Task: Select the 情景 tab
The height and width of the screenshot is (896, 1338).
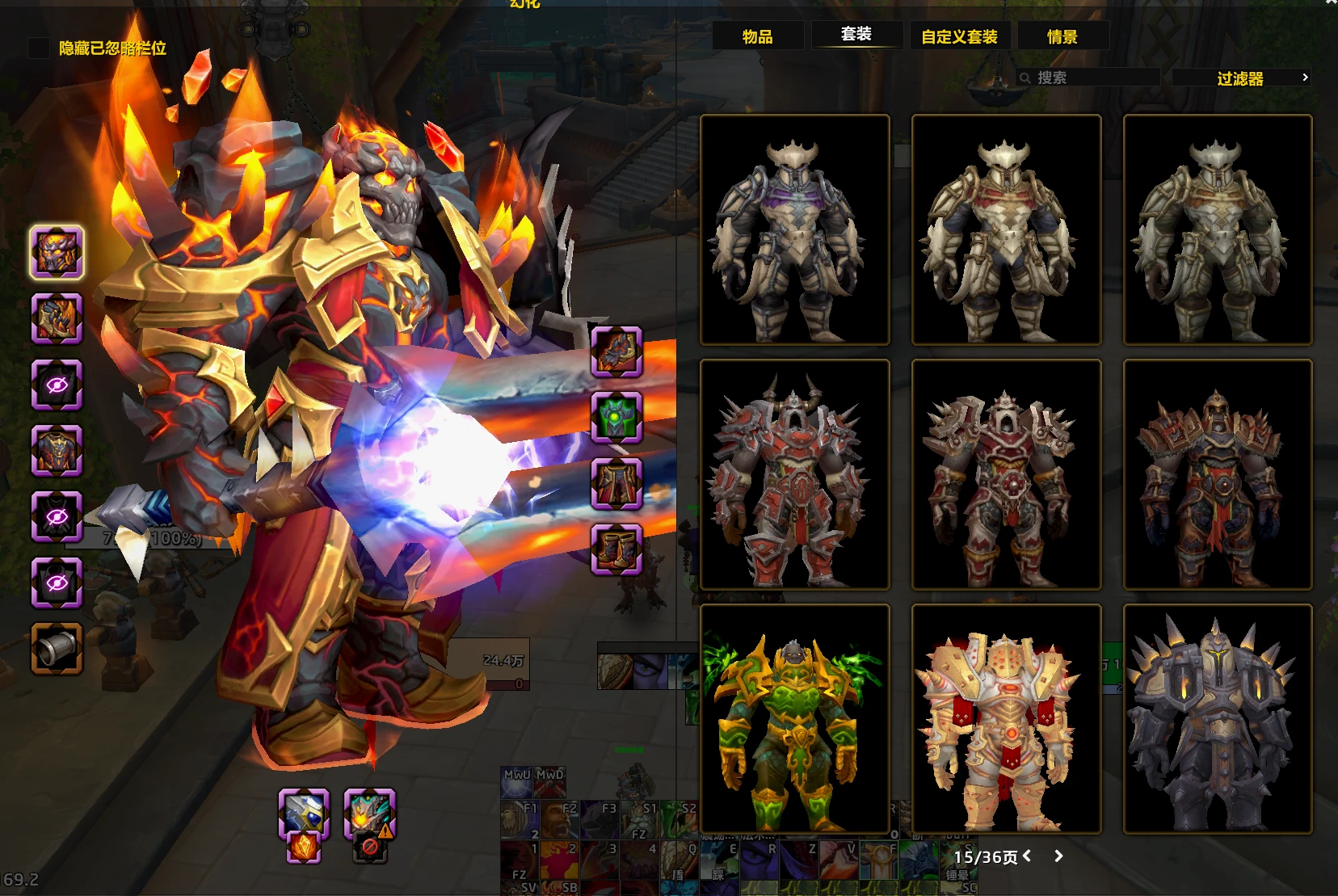Action: click(x=1062, y=36)
